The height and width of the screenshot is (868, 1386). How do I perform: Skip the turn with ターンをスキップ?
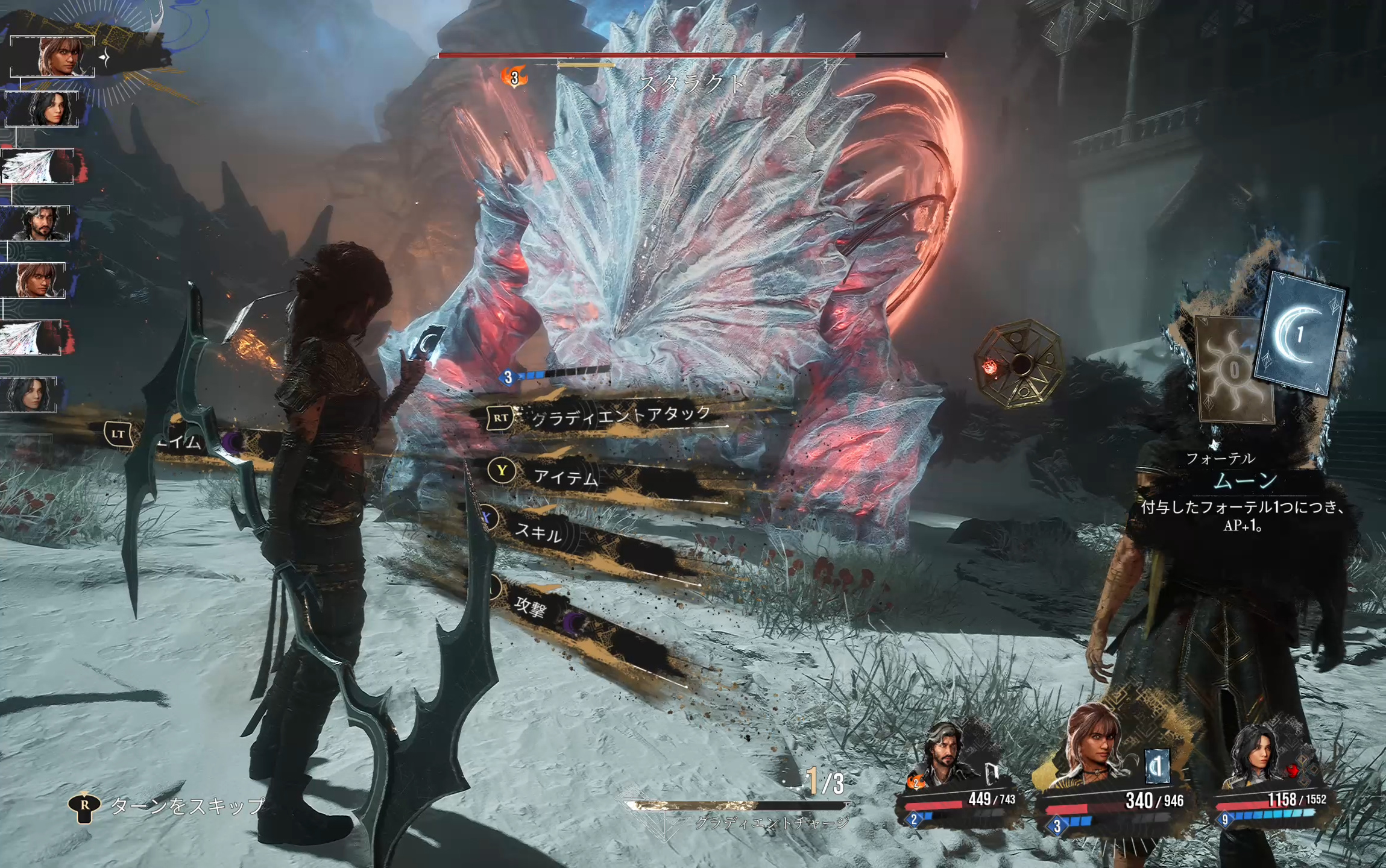(x=187, y=806)
